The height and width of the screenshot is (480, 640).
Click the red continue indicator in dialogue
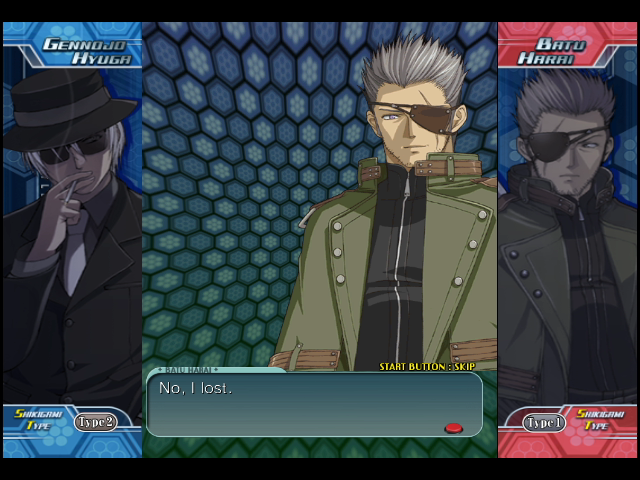tap(453, 428)
